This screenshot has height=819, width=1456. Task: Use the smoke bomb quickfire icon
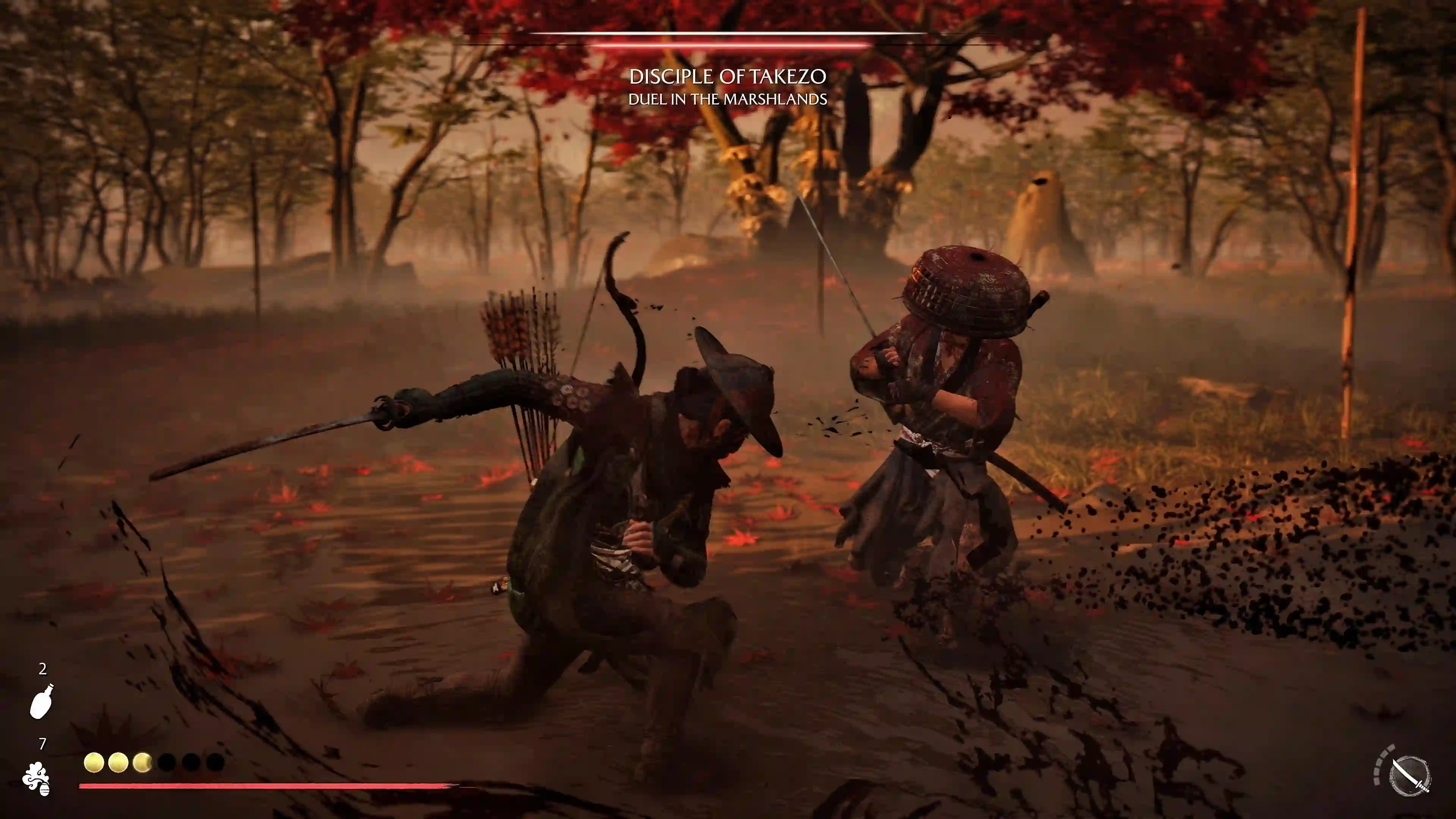pos(37,778)
